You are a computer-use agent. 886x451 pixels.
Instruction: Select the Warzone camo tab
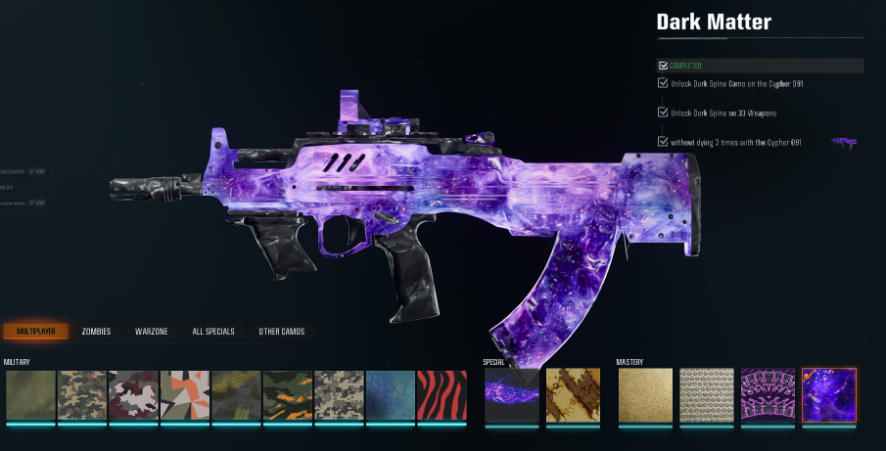[x=151, y=331]
